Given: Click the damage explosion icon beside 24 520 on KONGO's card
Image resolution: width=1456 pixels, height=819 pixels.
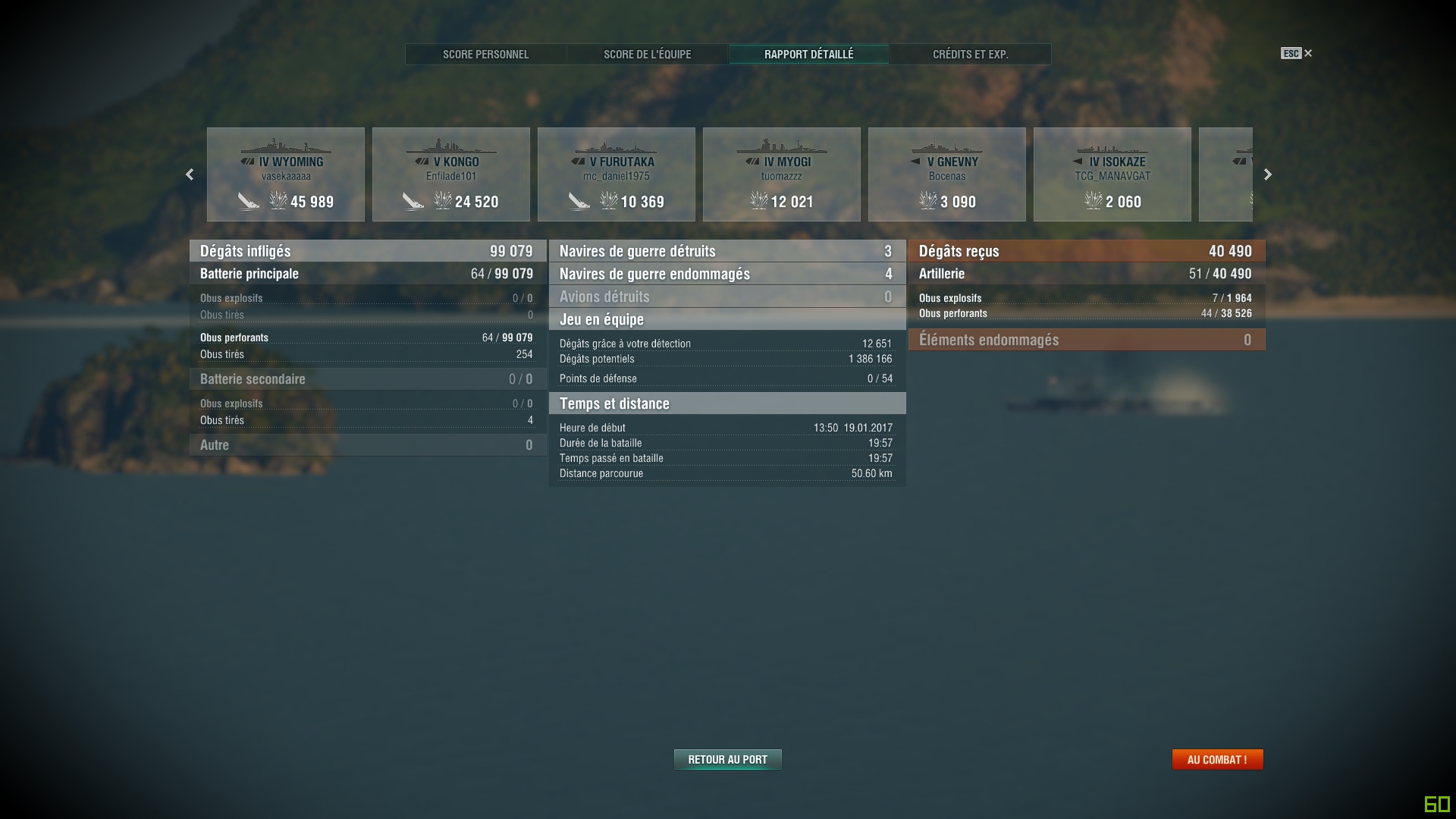Looking at the screenshot, I should (441, 202).
